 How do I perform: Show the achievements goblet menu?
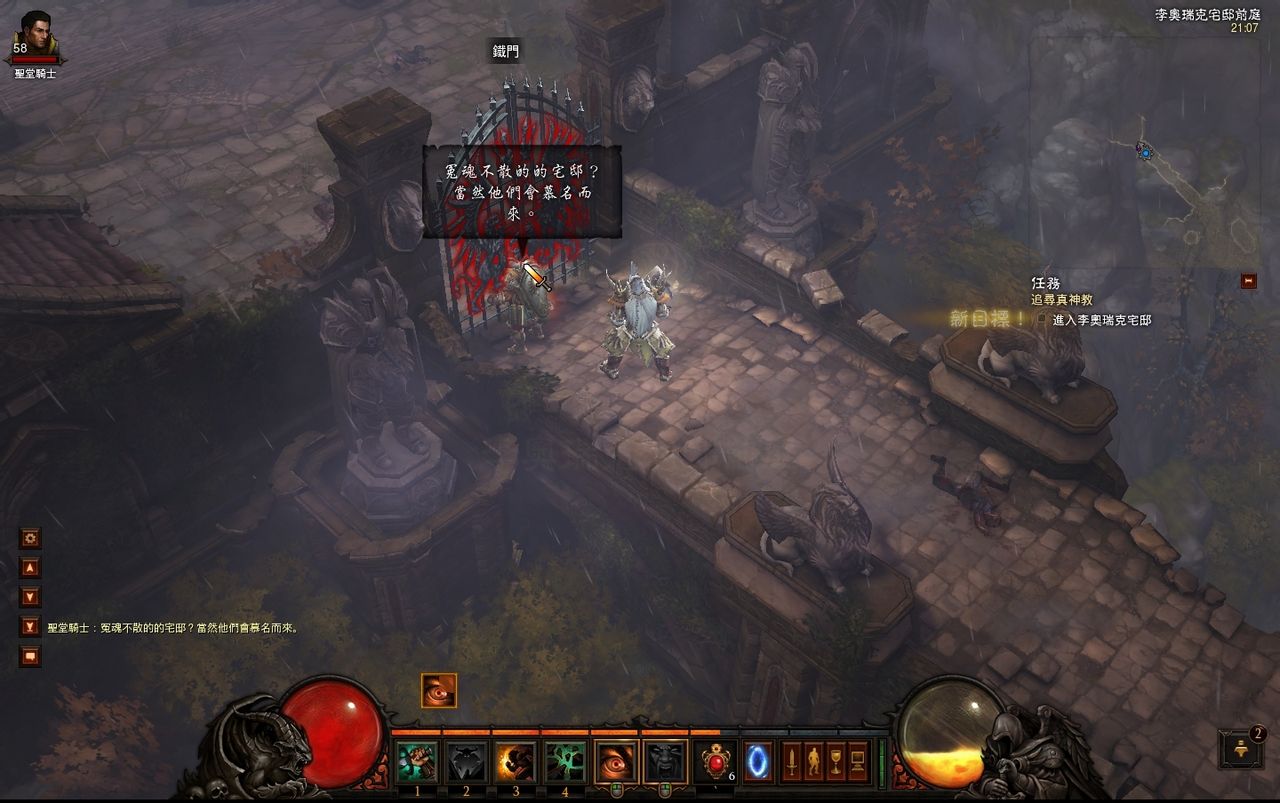tap(836, 762)
